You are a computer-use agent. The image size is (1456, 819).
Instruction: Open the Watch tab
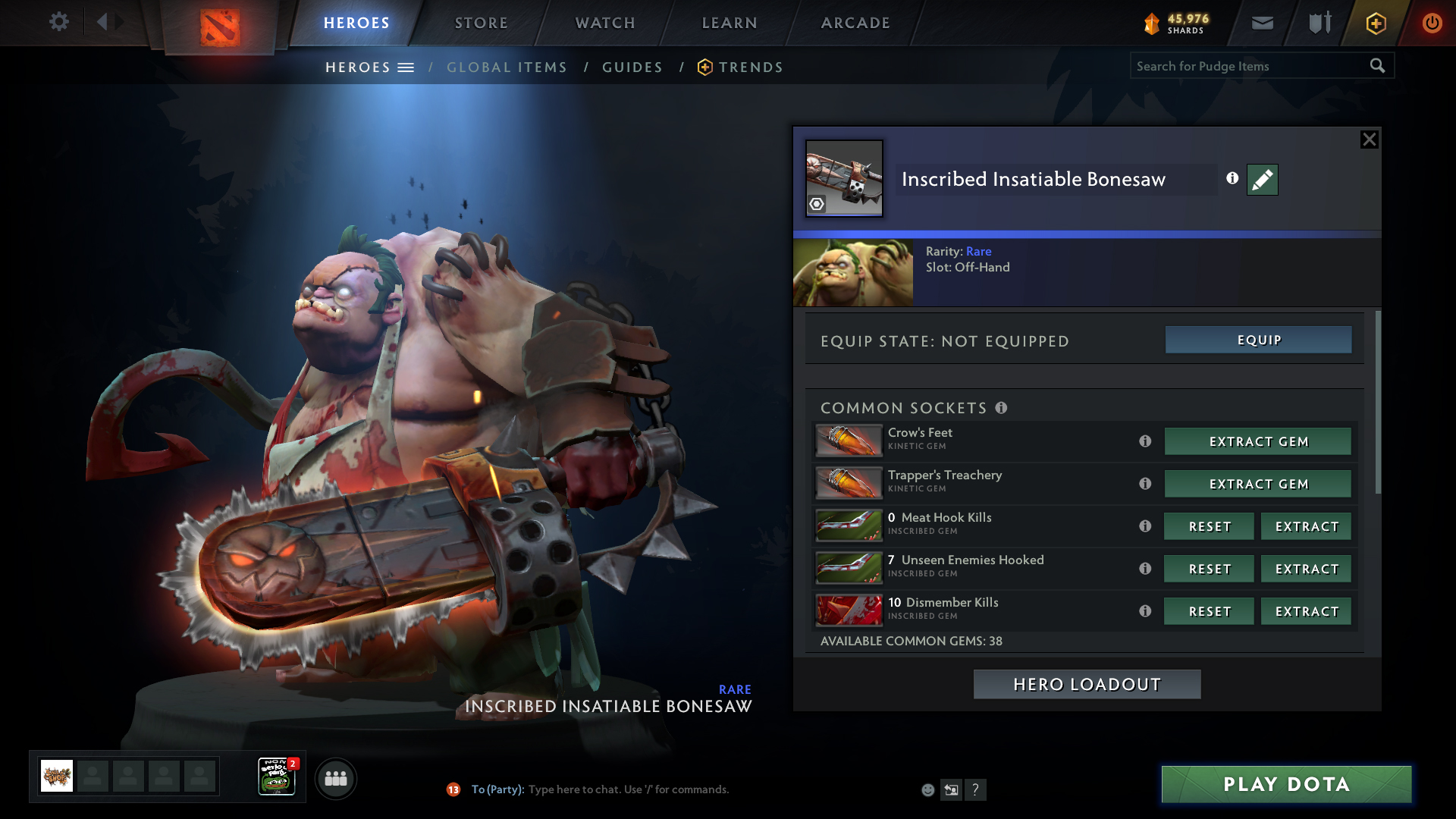[605, 23]
